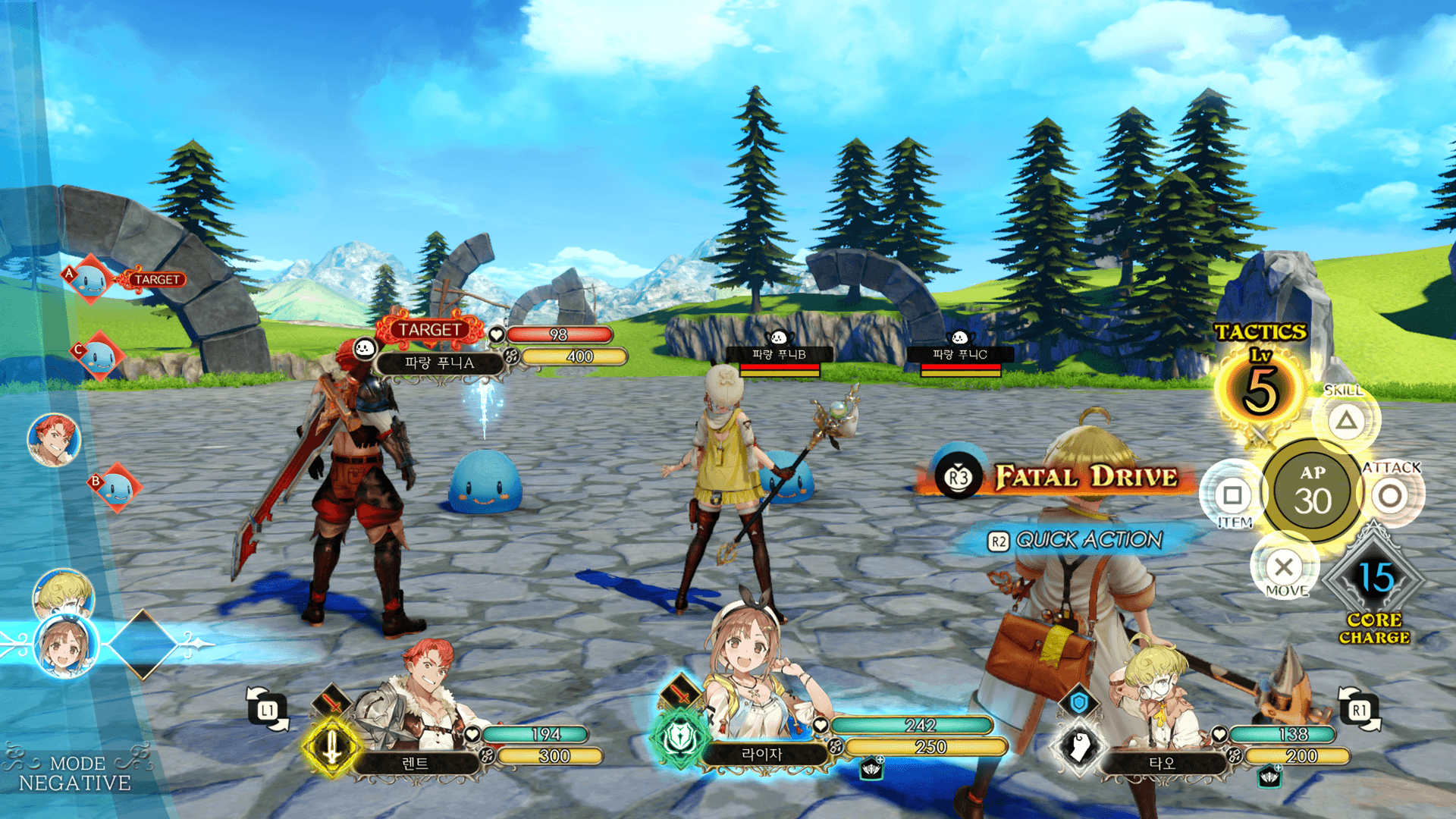Target enemy 파랑 푸니C nameplate
The height and width of the screenshot is (819, 1456).
point(959,354)
